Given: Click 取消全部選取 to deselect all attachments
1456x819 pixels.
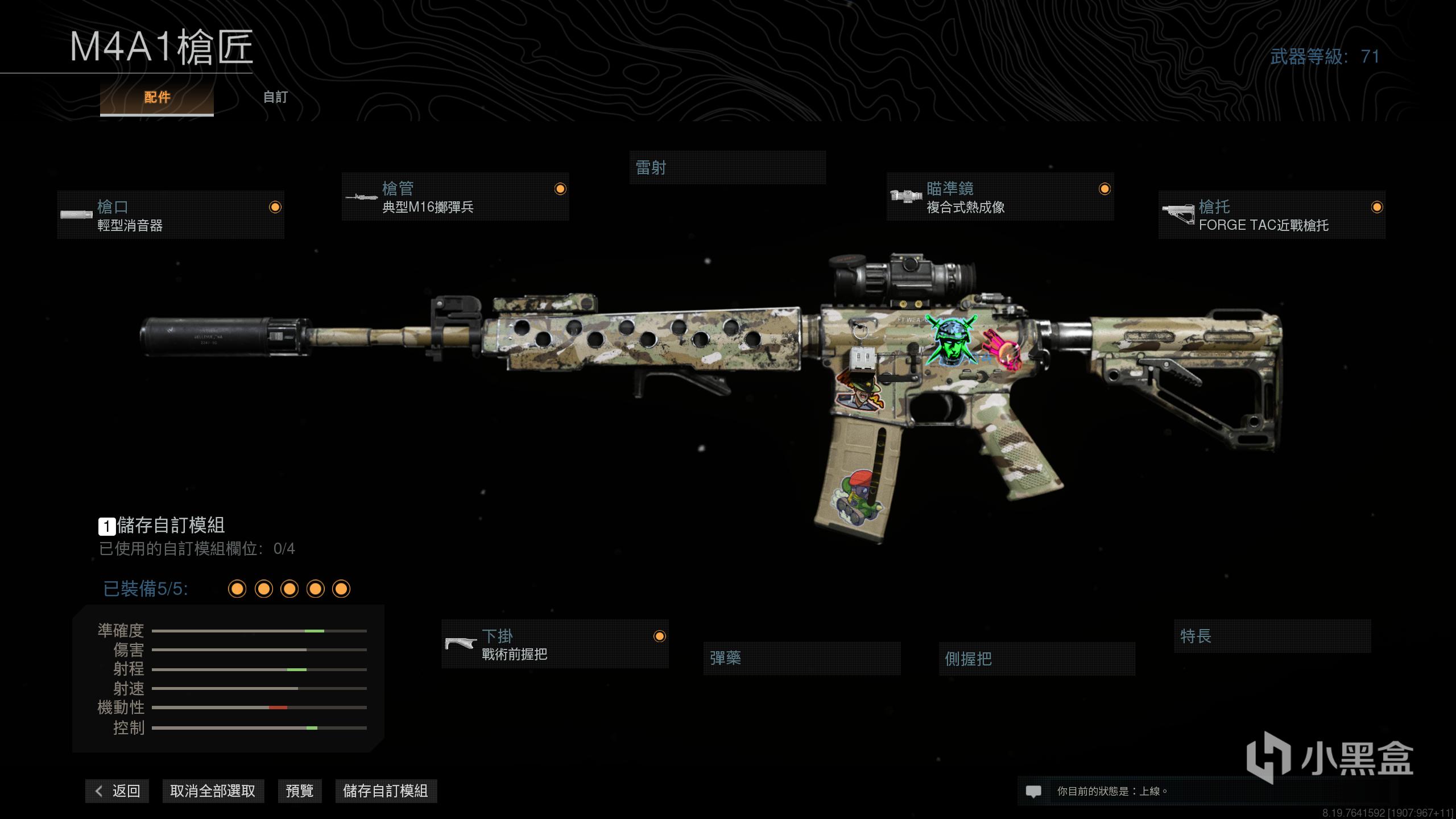Looking at the screenshot, I should tap(213, 791).
